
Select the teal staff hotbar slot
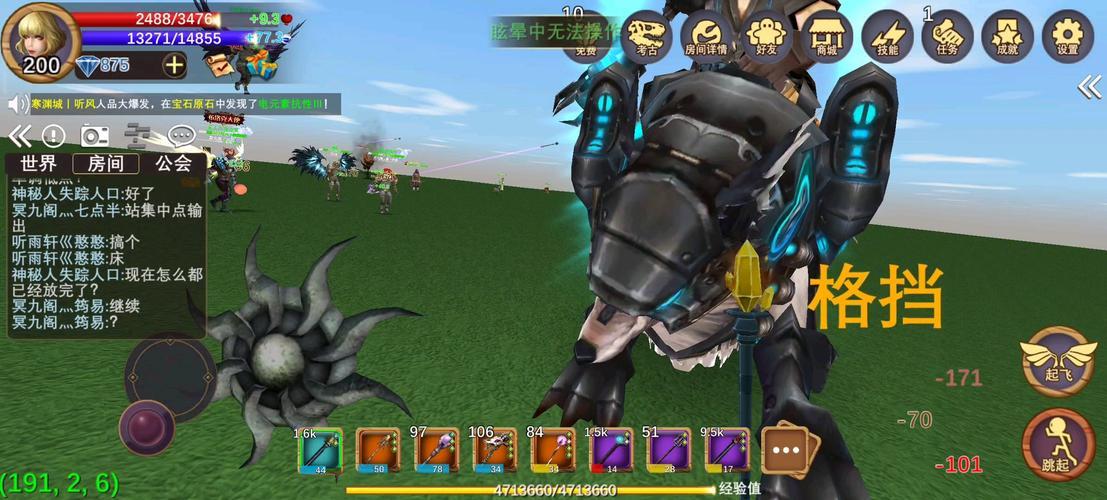click(x=321, y=450)
